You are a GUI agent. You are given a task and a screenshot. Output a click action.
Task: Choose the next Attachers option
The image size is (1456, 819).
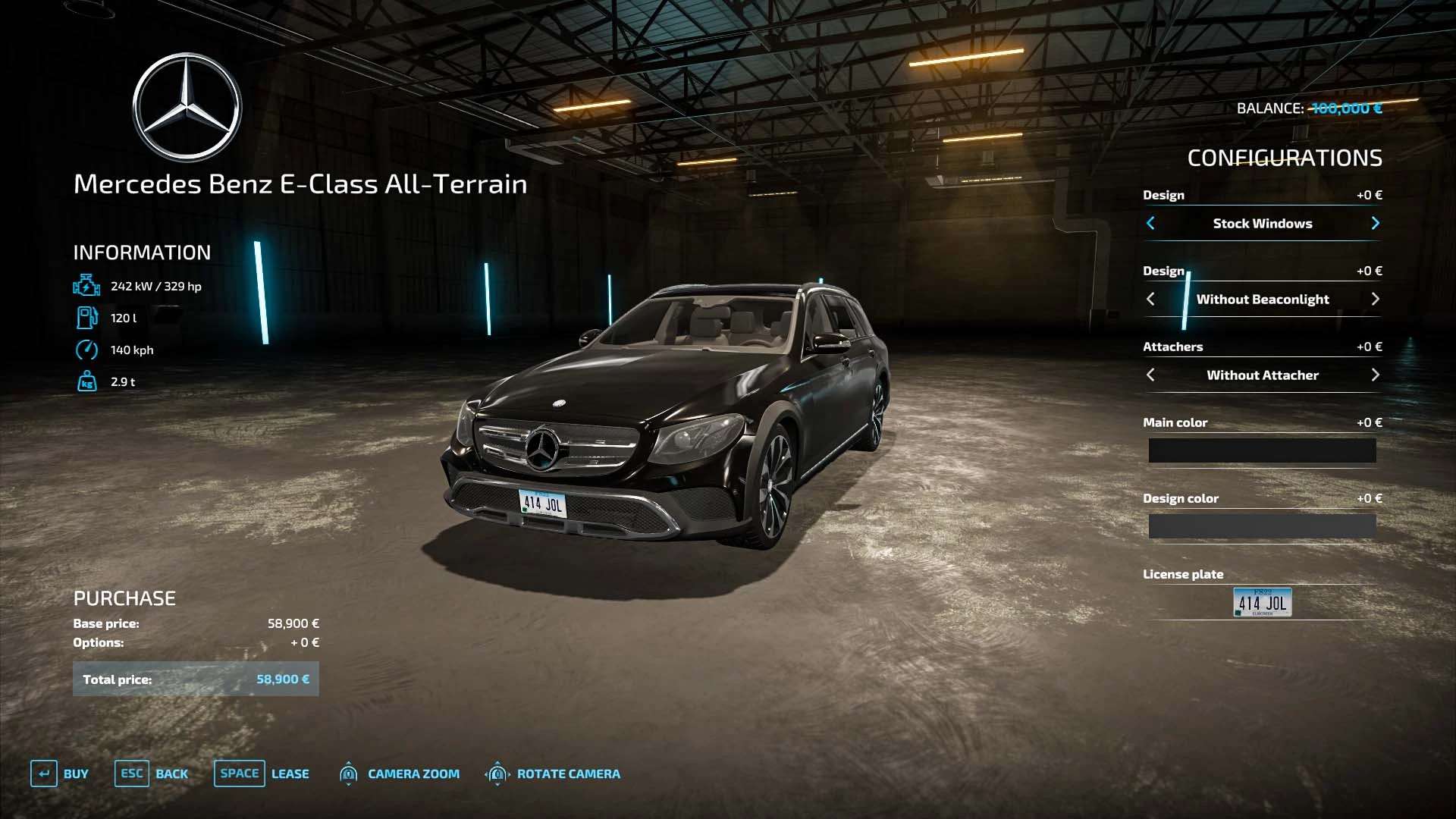[1375, 375]
